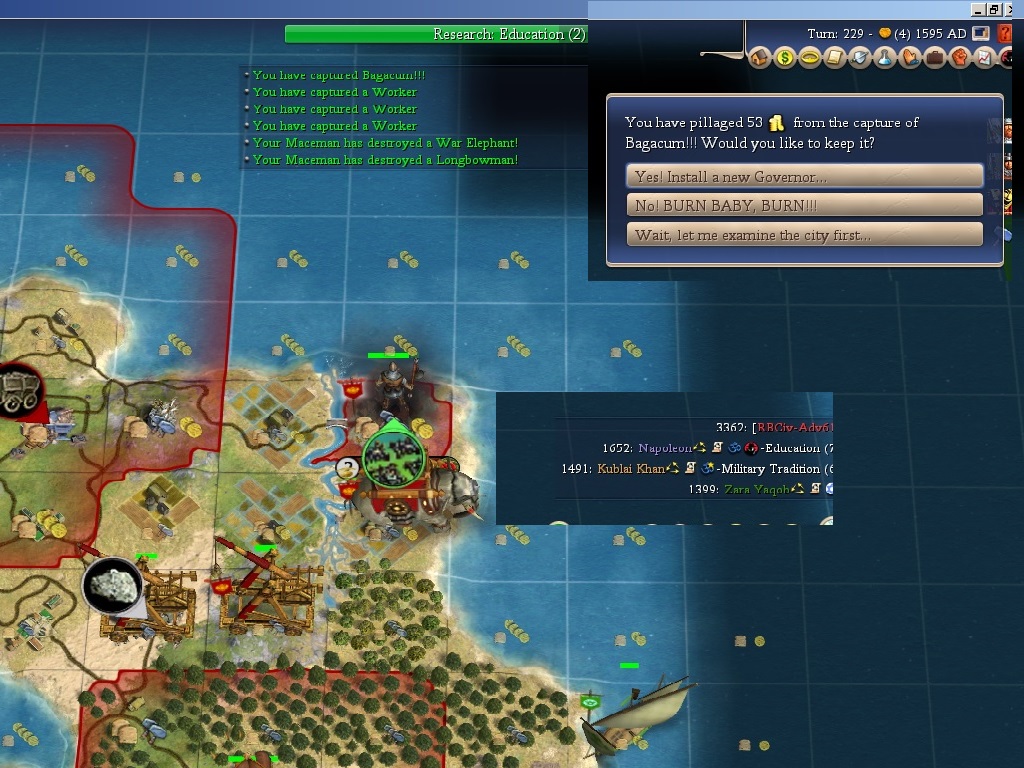Screen dimensions: 1024x768
Task: Open the Civics advisor ring icon
Action: click(810, 58)
